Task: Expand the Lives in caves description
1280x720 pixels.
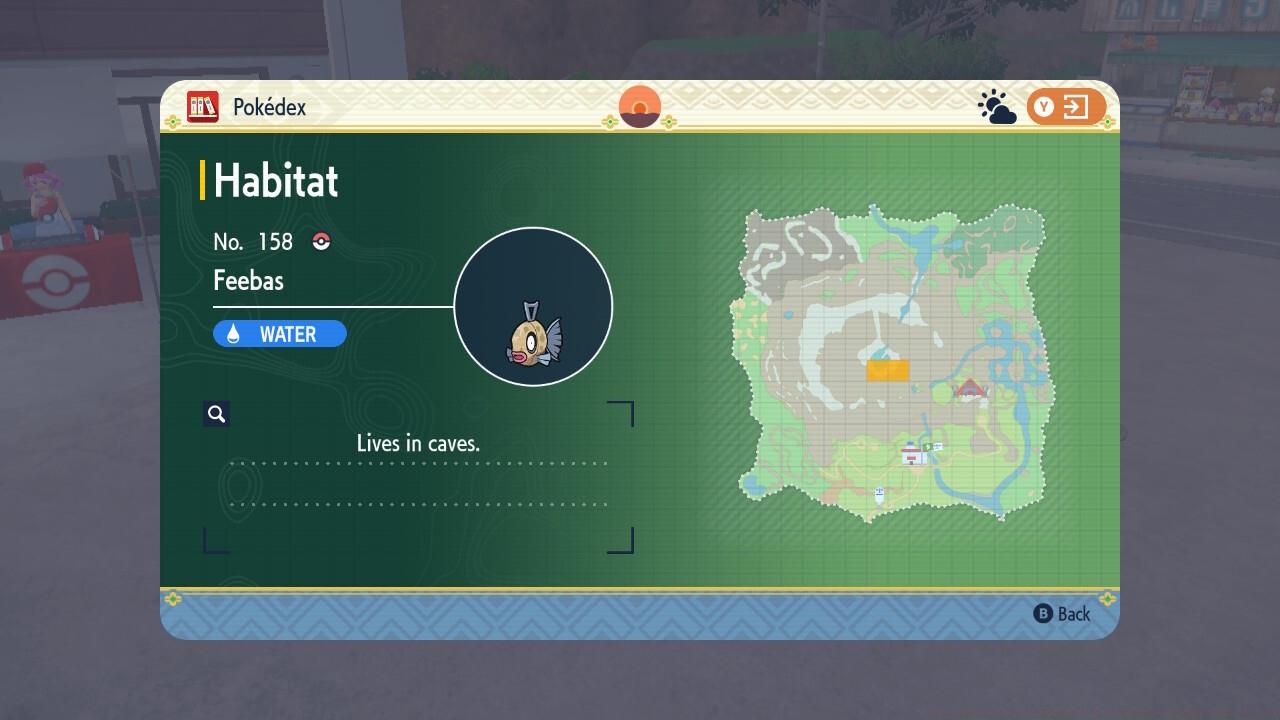Action: [x=419, y=443]
